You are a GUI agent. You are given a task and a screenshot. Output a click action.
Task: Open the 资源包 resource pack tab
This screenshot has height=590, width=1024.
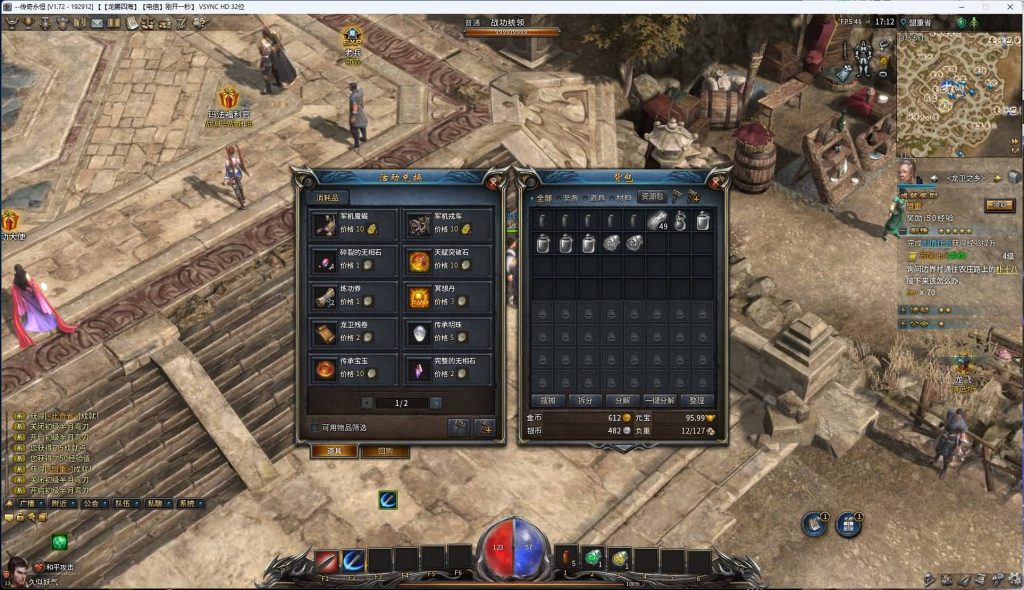point(652,197)
